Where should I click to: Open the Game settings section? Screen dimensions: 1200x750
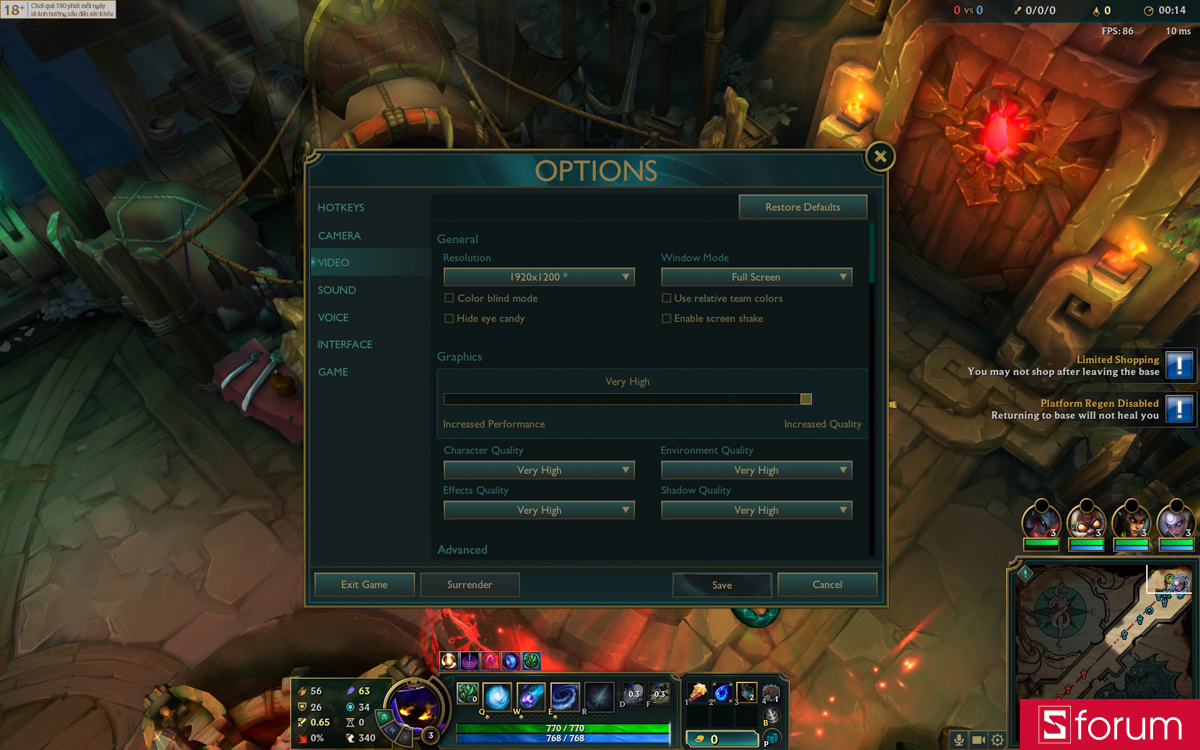coord(333,372)
